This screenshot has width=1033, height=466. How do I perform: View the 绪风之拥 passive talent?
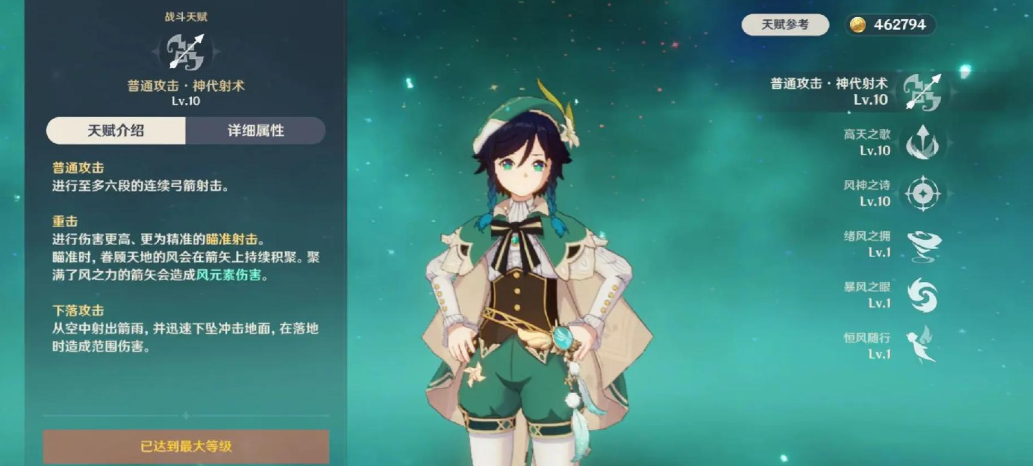coord(921,244)
